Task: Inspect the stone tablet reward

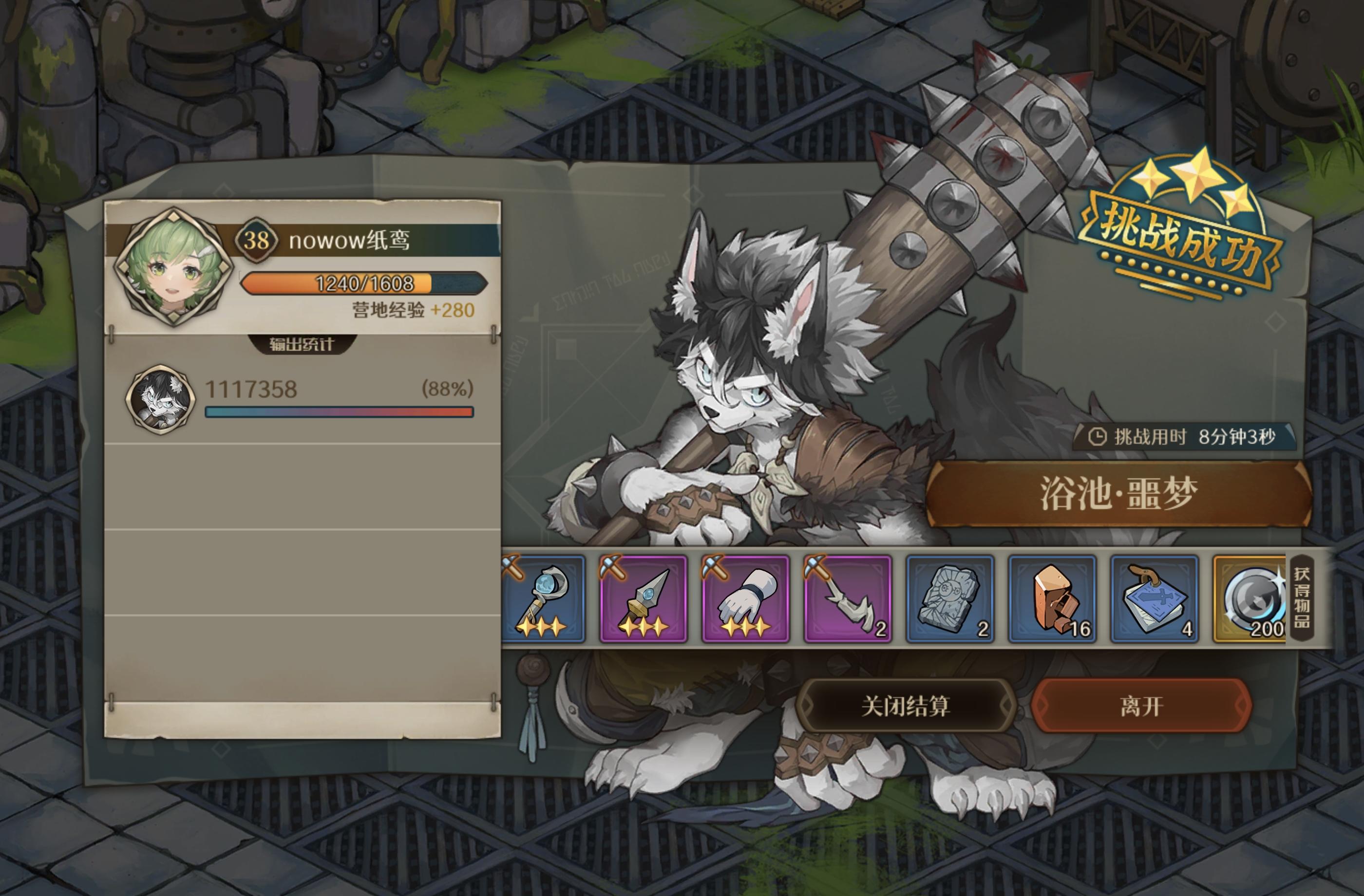Action: (949, 598)
